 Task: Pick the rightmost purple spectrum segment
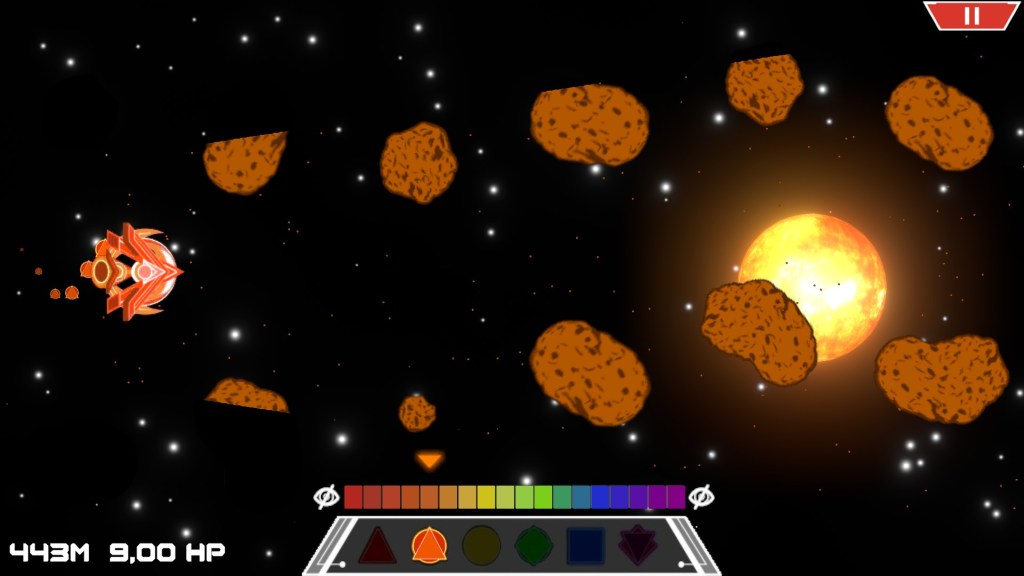click(676, 497)
